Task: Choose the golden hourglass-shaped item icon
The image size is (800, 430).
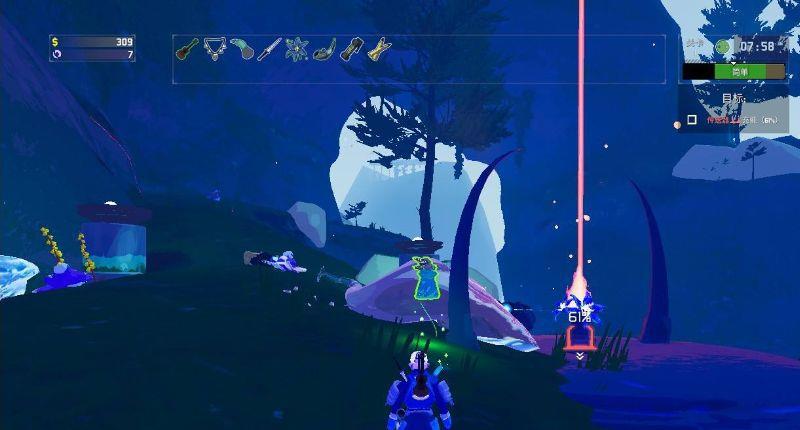Action: click(377, 49)
